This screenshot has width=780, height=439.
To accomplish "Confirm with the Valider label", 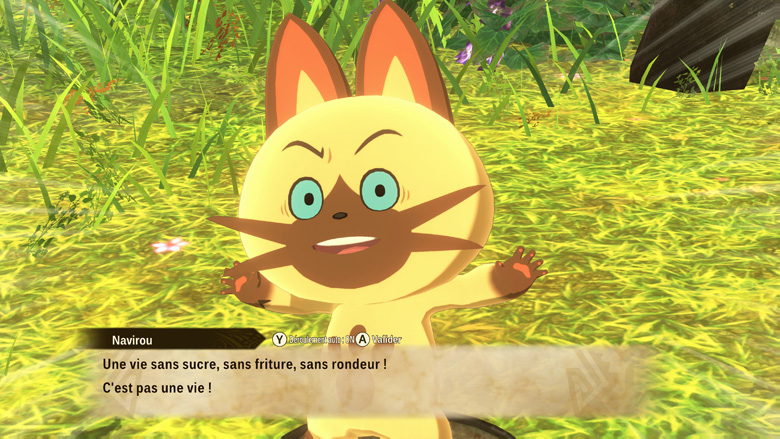I will tap(385, 340).
